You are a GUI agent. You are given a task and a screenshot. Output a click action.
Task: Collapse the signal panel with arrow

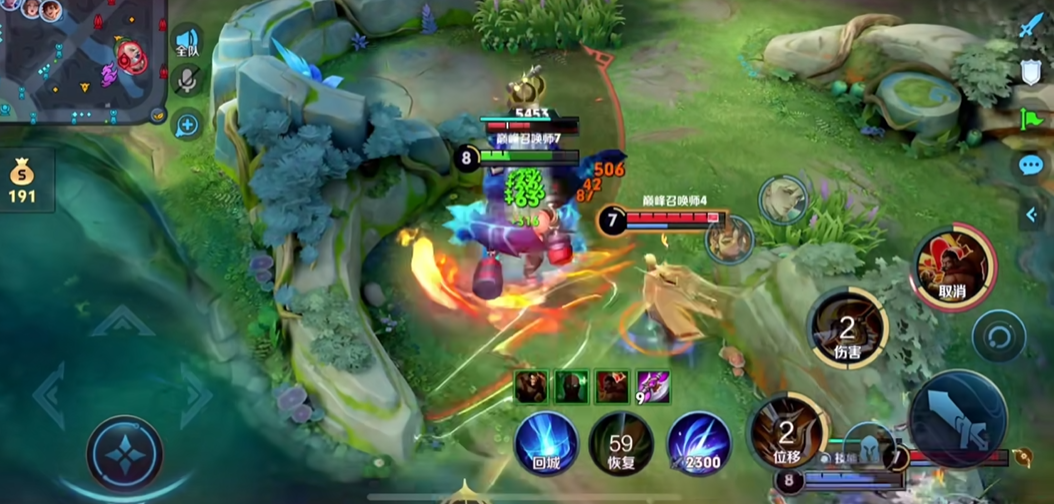point(1031,214)
